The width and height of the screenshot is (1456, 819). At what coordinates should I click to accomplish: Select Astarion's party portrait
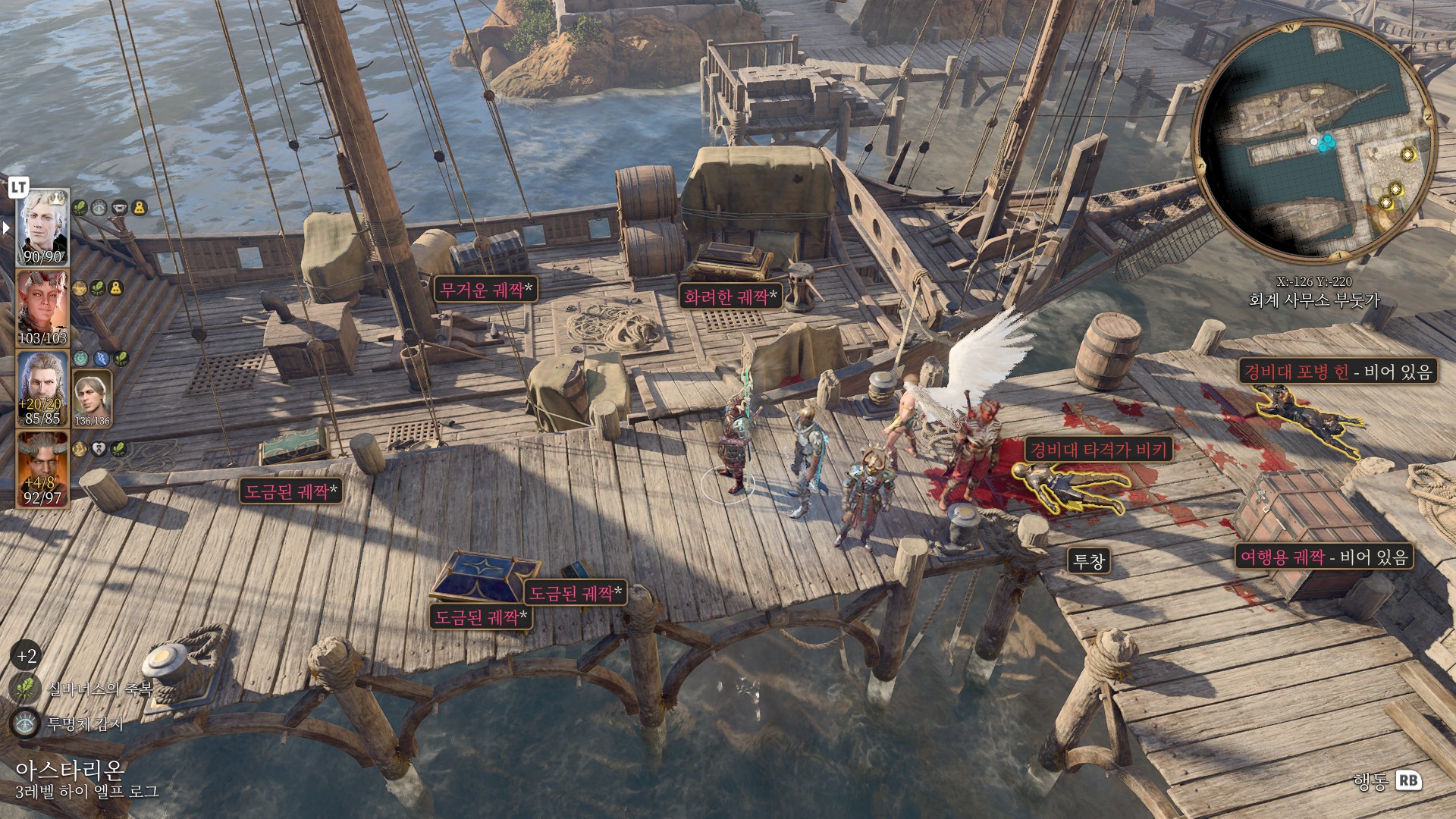[42, 227]
